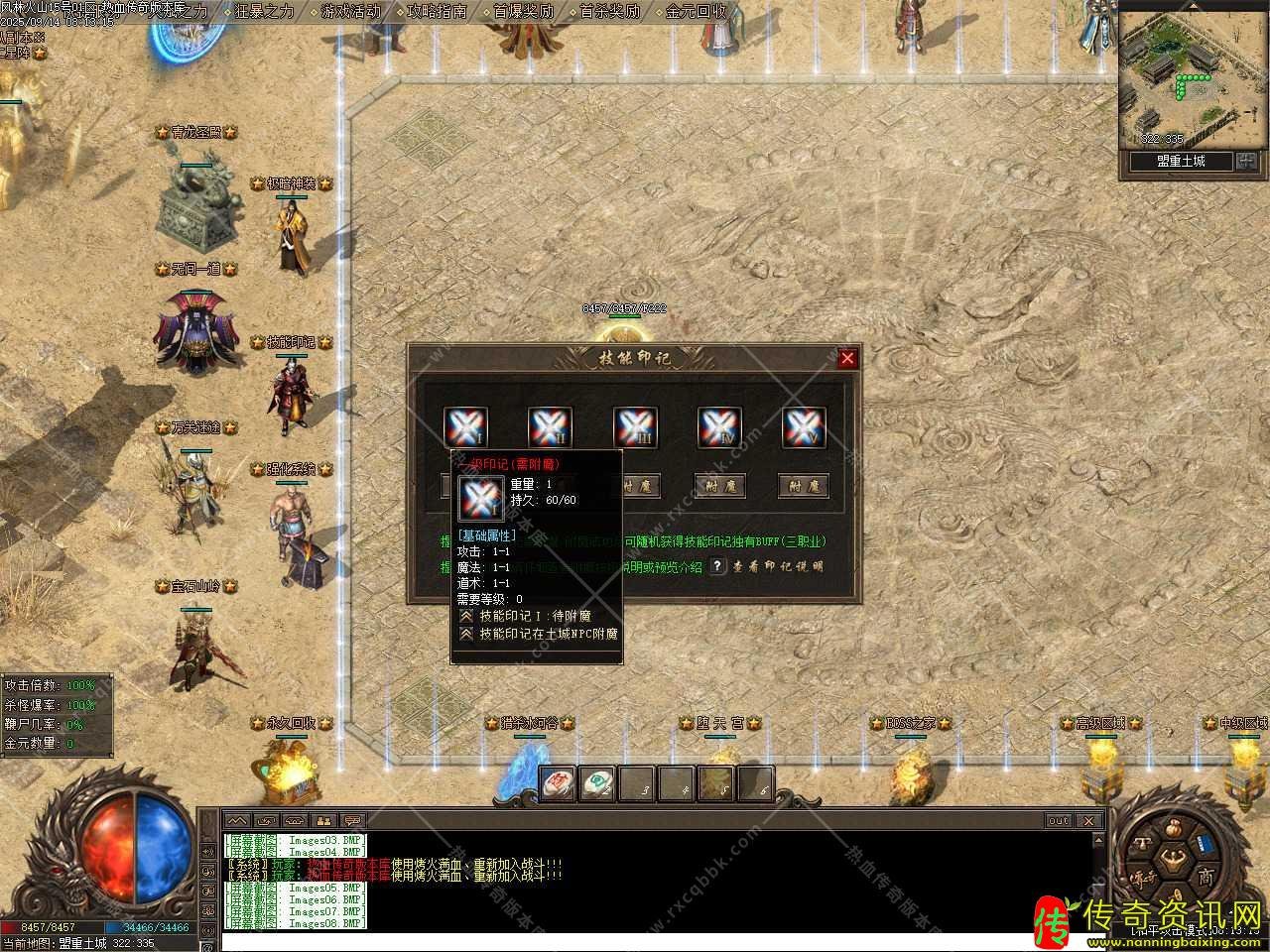Select the level III skill mark icon
Image resolution: width=1270 pixels, height=952 pixels.
pyautogui.click(x=635, y=427)
